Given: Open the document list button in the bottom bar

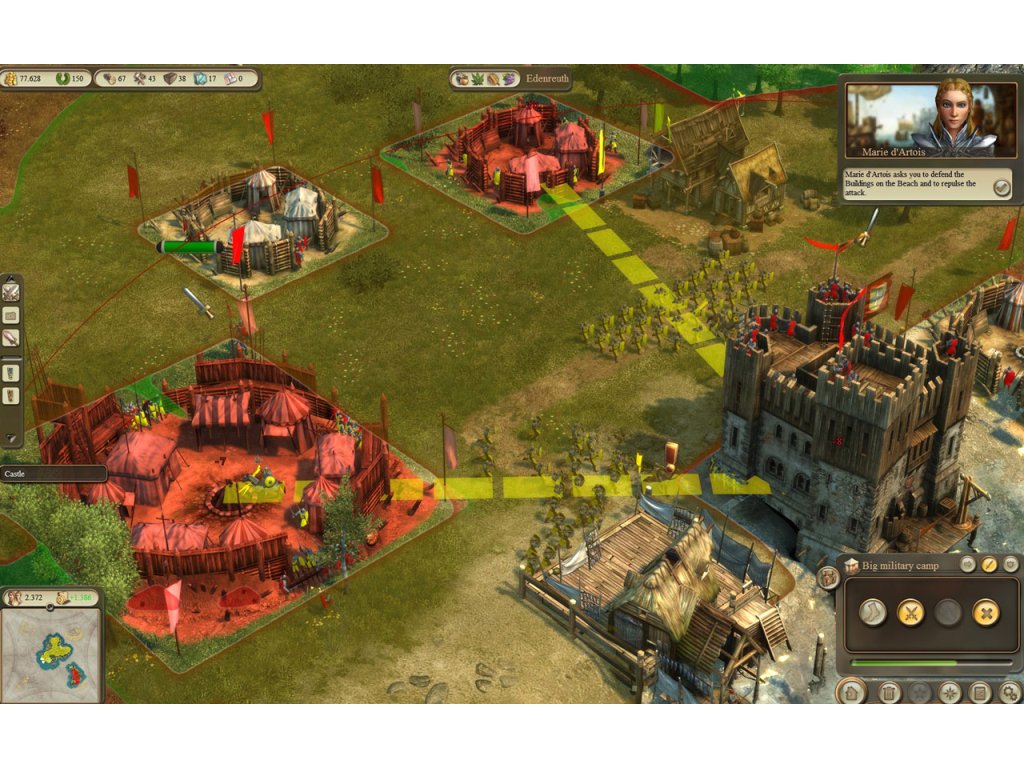Looking at the screenshot, I should pyautogui.click(x=980, y=691).
